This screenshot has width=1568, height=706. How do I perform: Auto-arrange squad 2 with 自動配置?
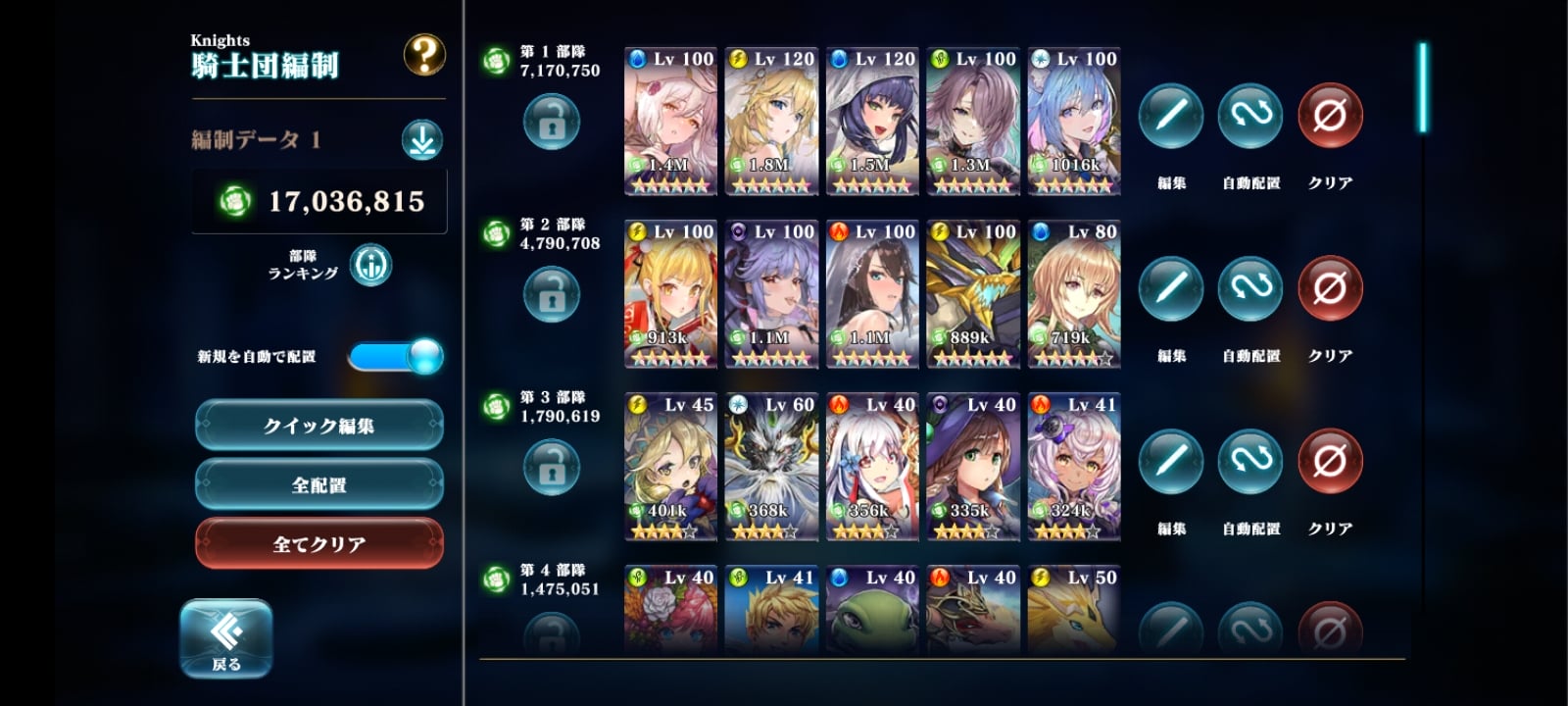1250,289
